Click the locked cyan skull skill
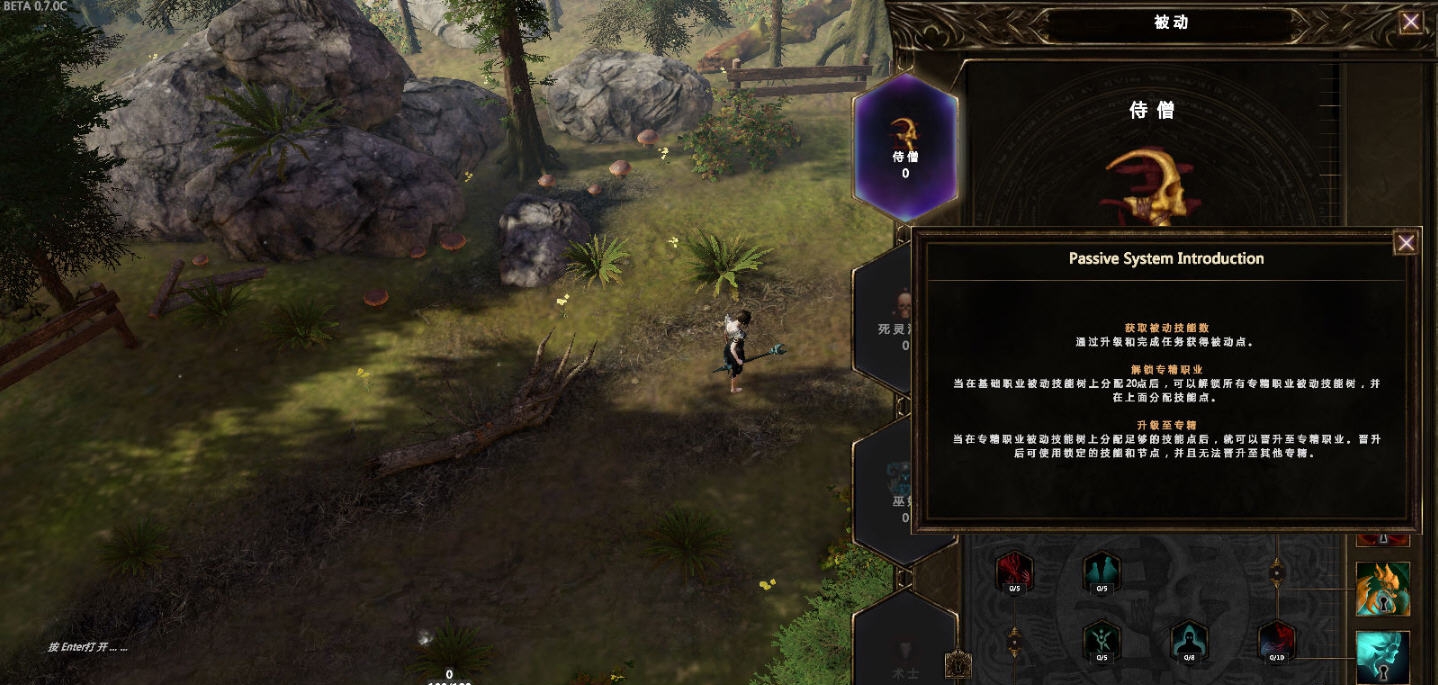Screen dimensions: 1438x685 pos(1383,657)
